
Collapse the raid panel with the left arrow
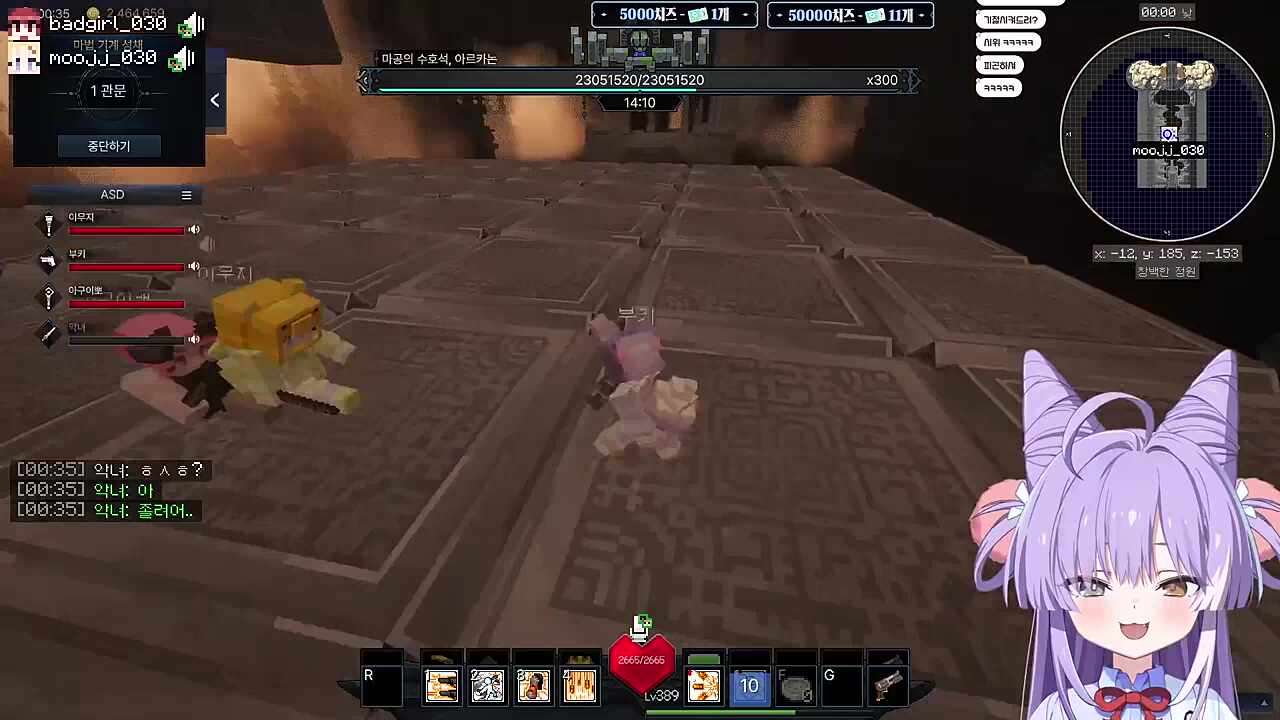click(x=215, y=100)
